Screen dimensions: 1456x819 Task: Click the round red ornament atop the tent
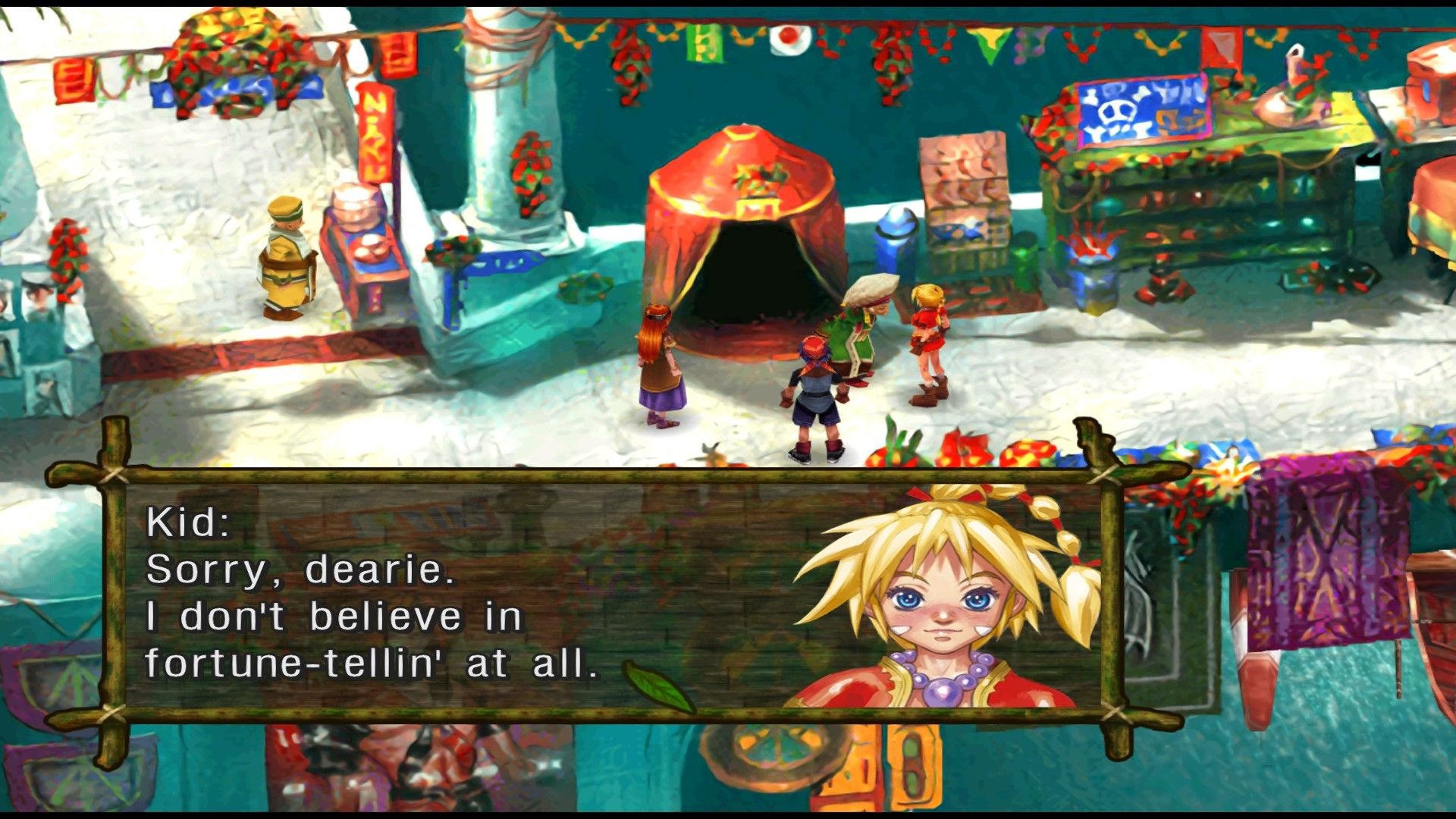pos(743,136)
